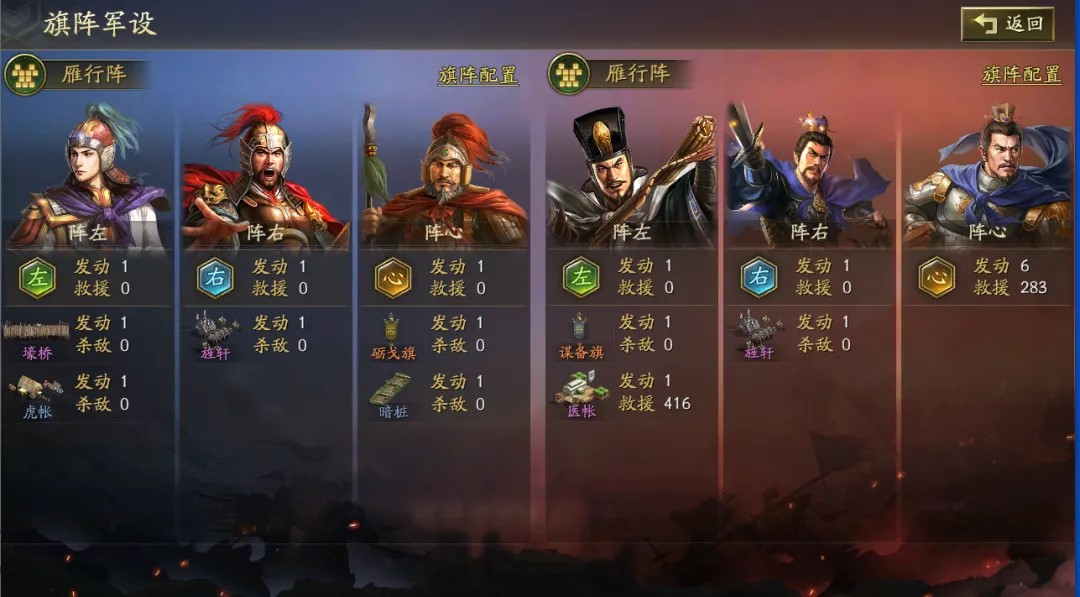Image resolution: width=1080 pixels, height=597 pixels.
Task: Click the 返回 back button
Action: click(1007, 24)
